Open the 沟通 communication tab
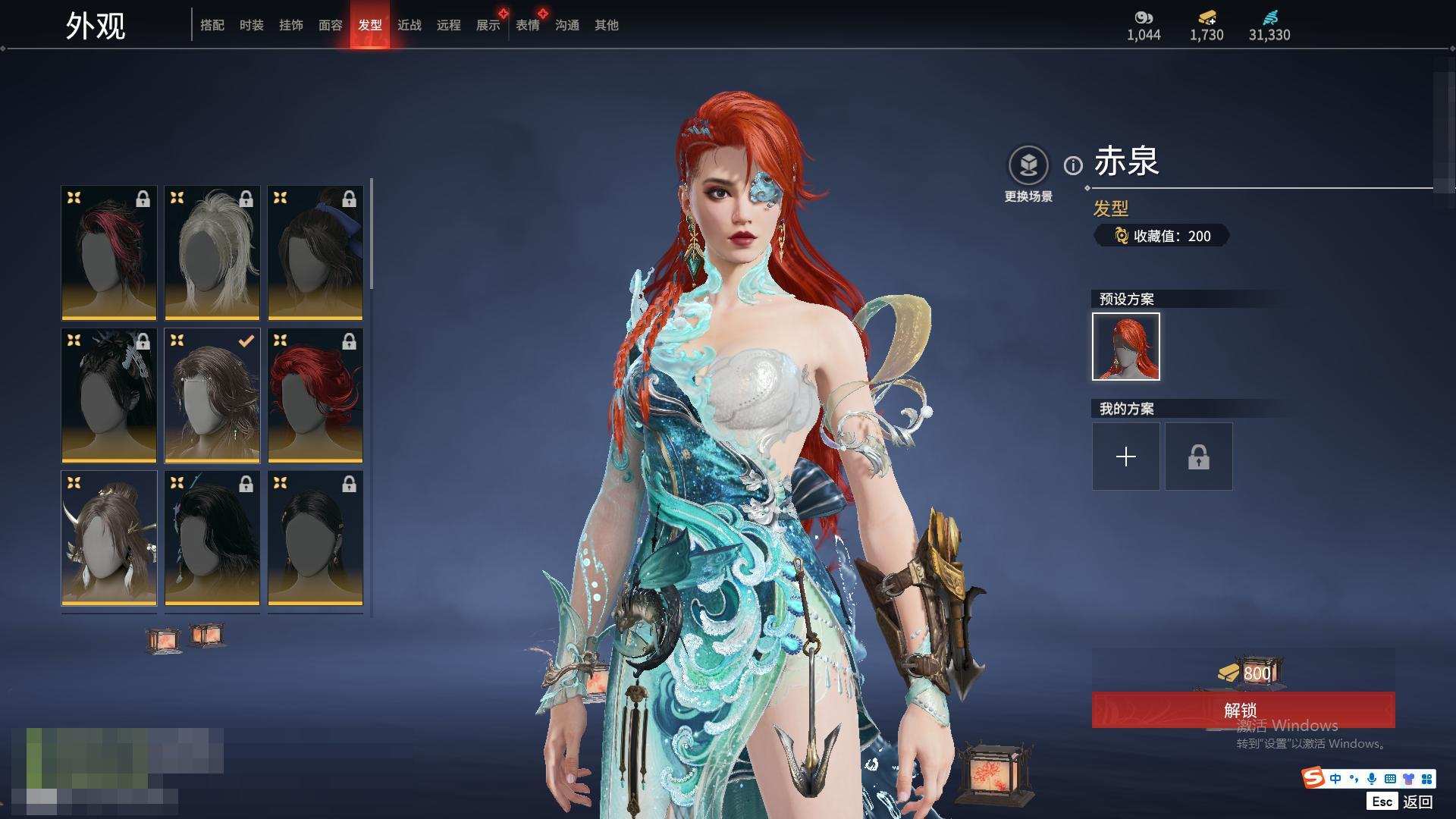The image size is (1456, 819). pos(567,25)
